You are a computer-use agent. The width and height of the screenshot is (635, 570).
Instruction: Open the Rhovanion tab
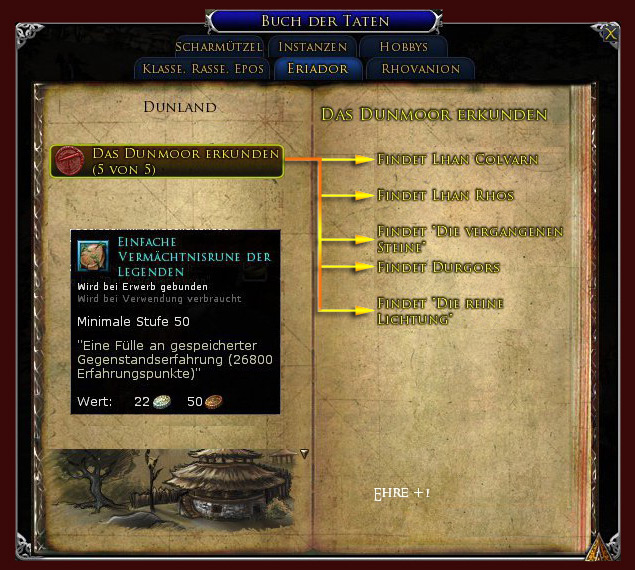click(x=420, y=69)
